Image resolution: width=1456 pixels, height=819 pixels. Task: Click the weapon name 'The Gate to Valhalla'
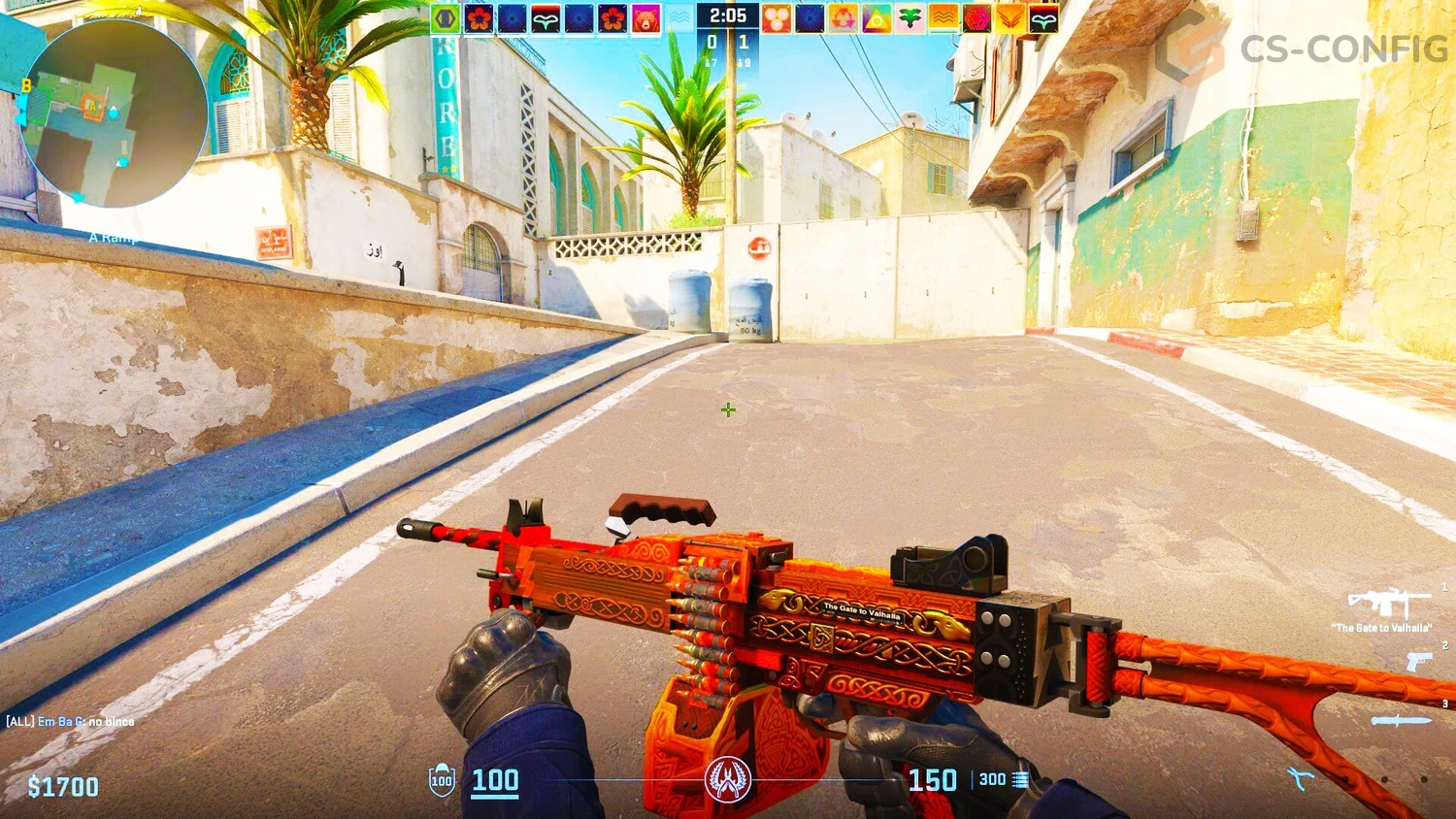click(x=1381, y=628)
